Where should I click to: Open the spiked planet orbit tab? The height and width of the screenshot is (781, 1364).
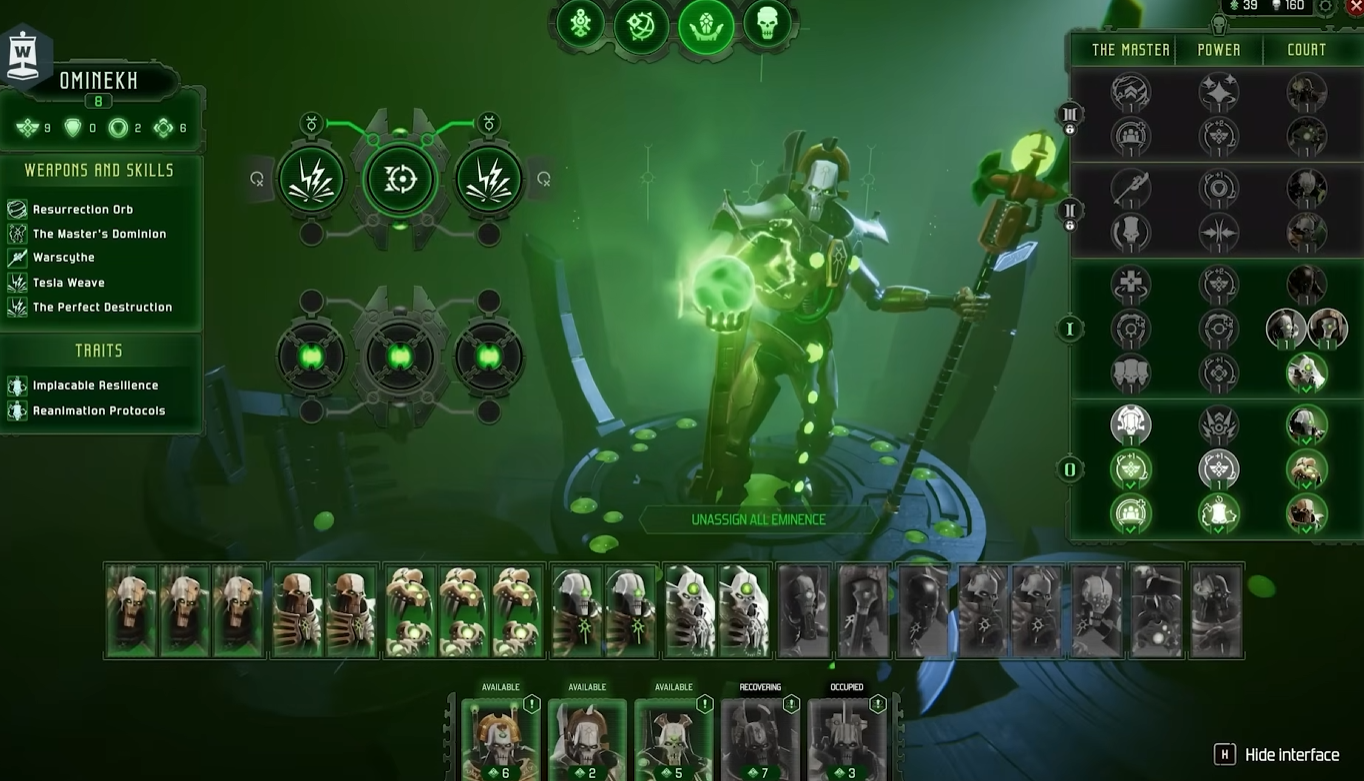click(x=641, y=24)
